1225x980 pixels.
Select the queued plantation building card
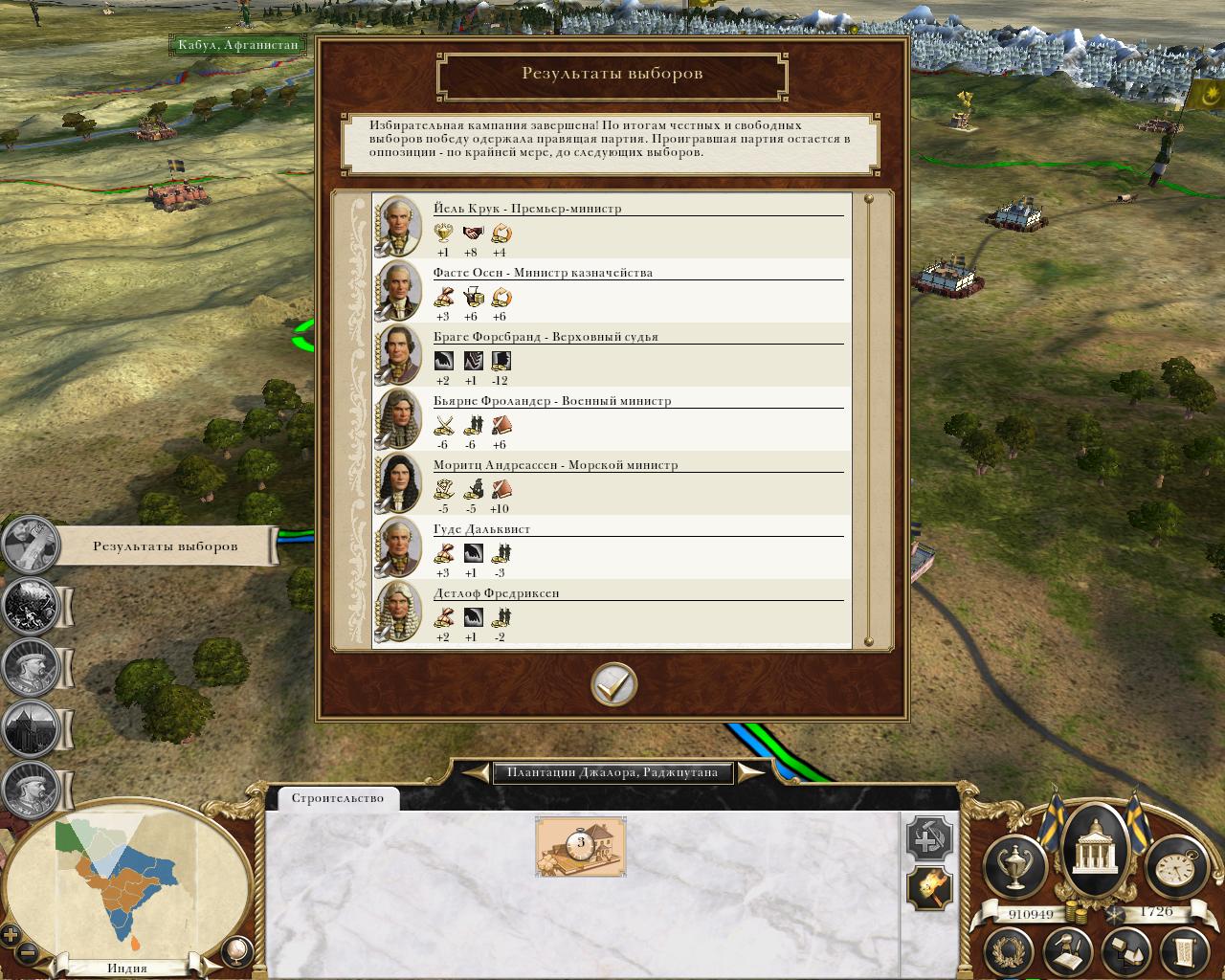tap(580, 846)
